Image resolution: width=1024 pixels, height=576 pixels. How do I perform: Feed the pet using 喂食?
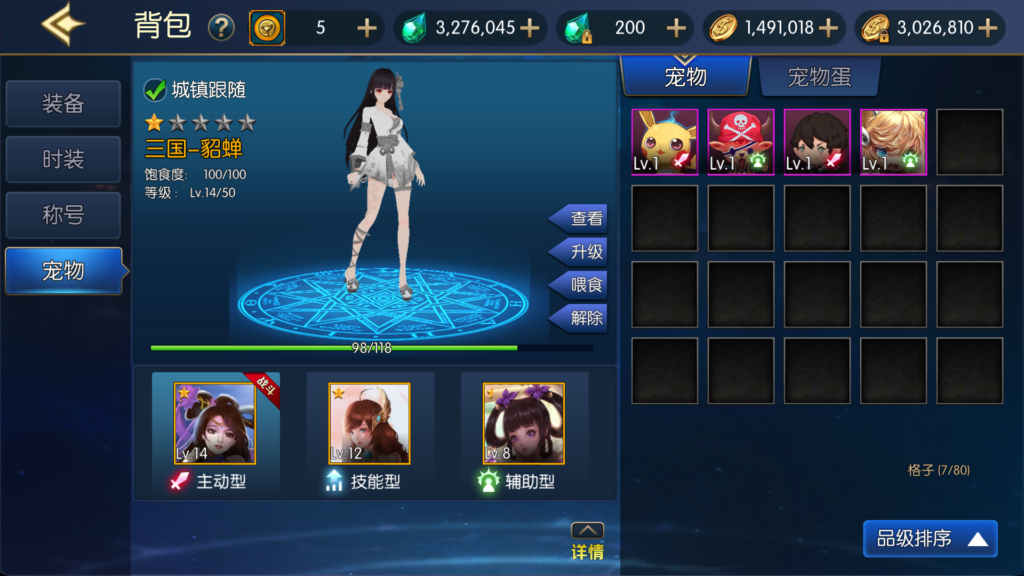pos(581,285)
